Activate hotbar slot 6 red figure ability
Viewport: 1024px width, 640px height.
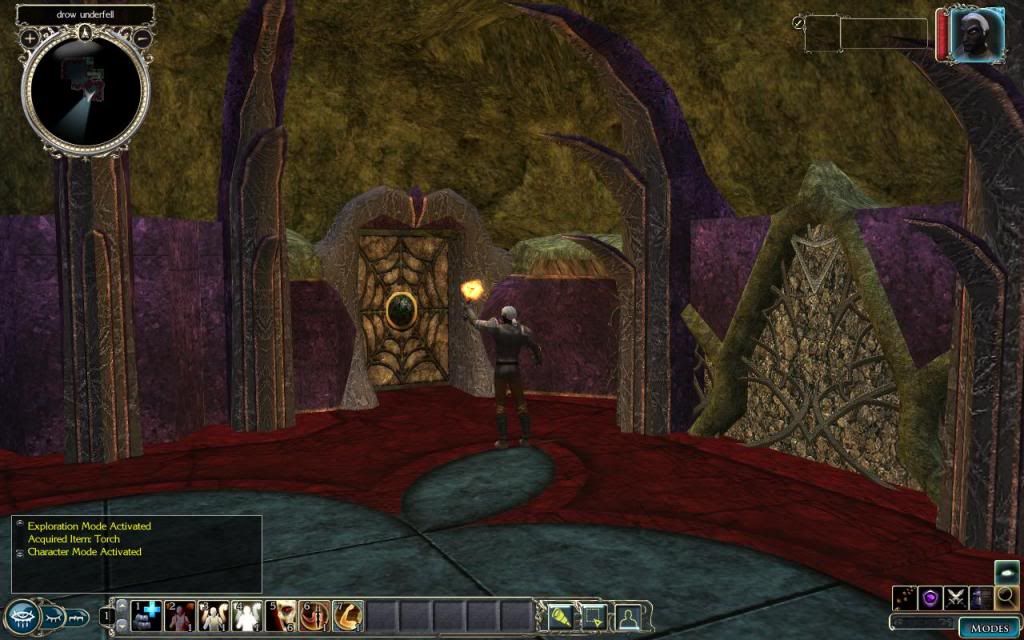pyautogui.click(x=315, y=616)
